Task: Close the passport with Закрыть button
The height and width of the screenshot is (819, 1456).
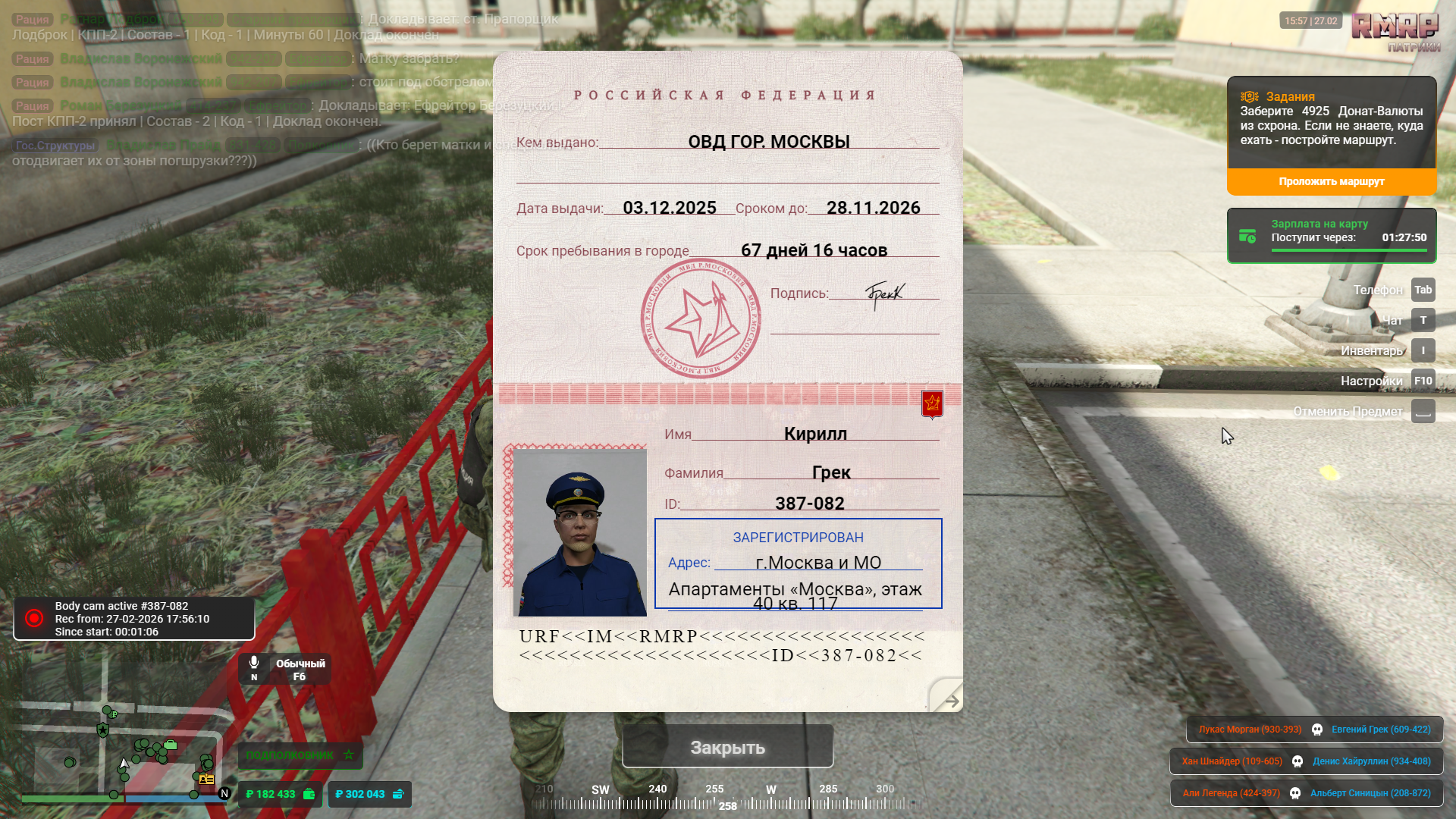Action: coord(727,747)
